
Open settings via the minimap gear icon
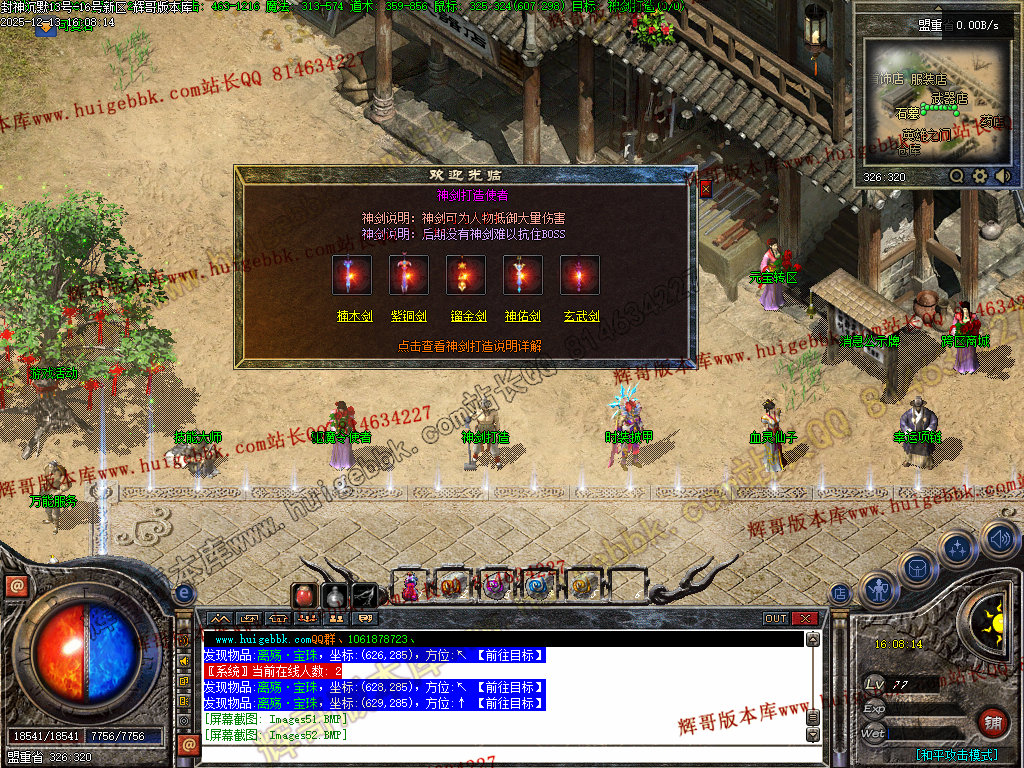[x=980, y=176]
